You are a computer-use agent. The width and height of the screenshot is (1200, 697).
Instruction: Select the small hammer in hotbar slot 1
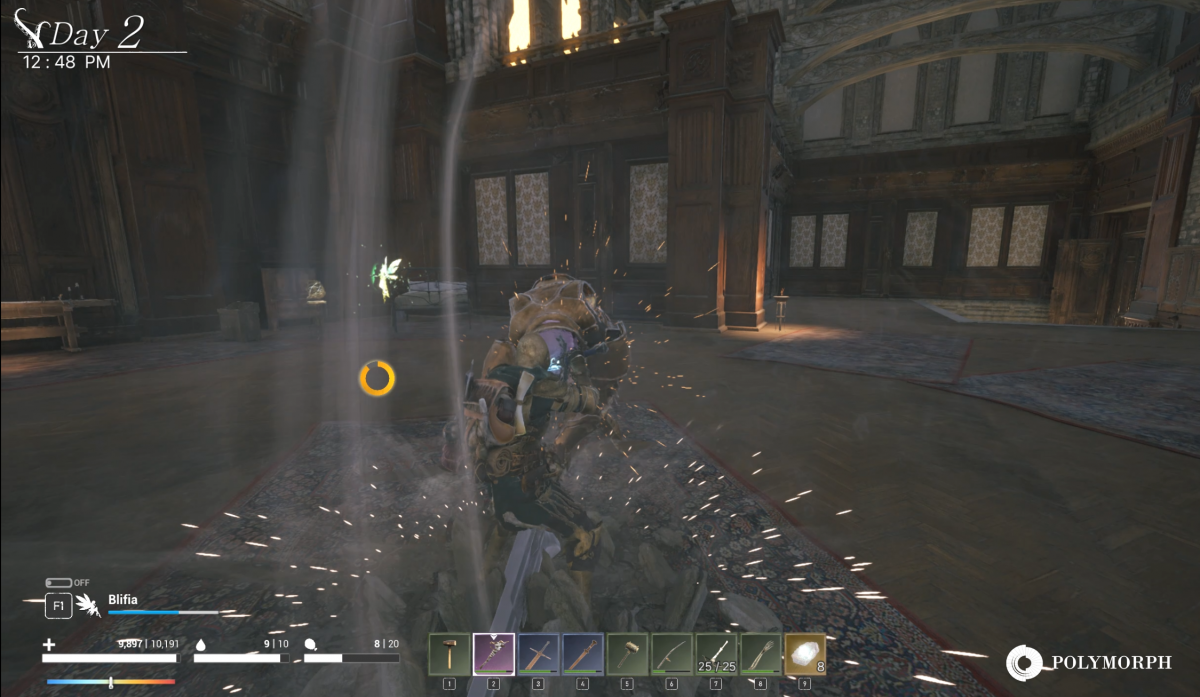click(x=449, y=655)
